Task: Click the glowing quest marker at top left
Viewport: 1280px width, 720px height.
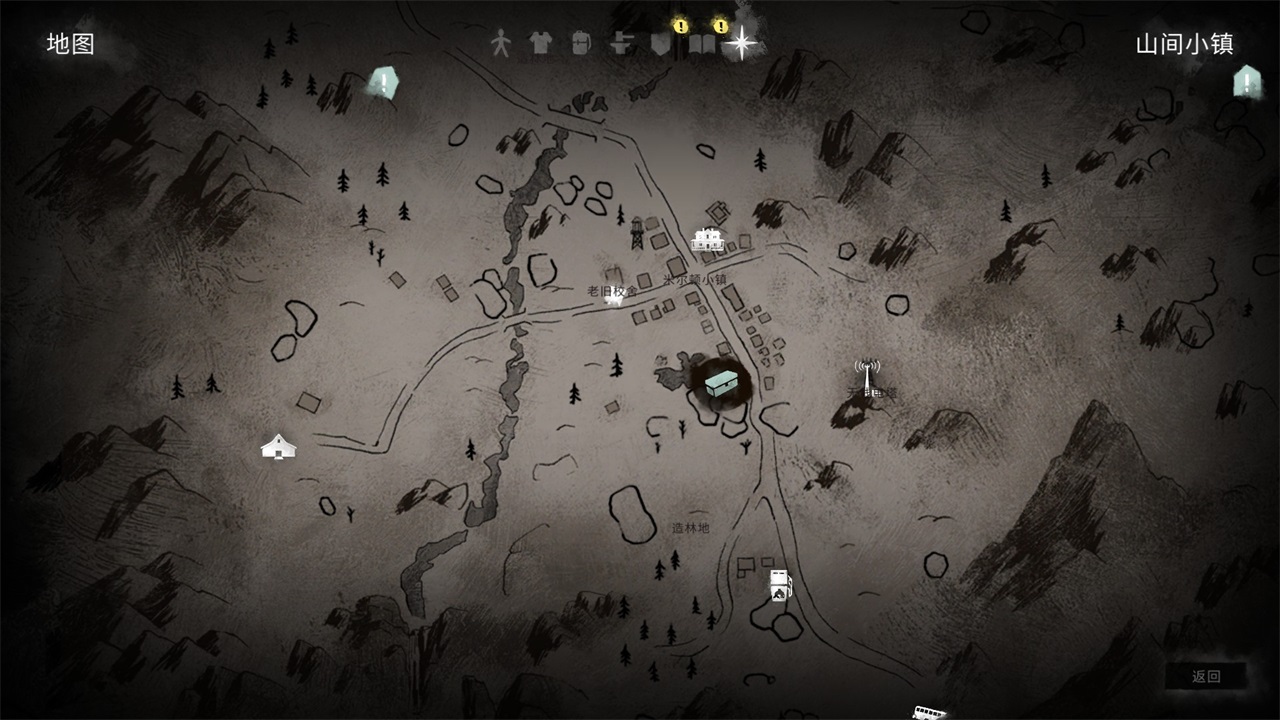Action: click(x=381, y=82)
